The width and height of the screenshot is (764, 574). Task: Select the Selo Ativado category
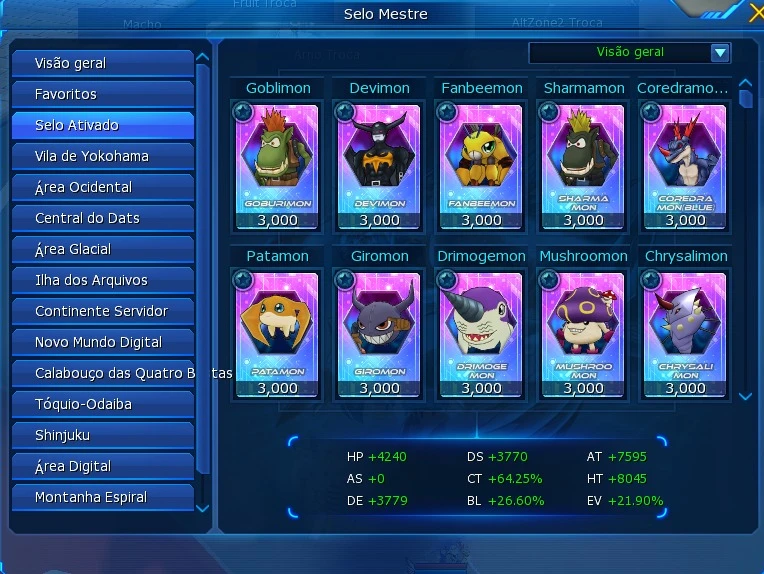pos(102,125)
